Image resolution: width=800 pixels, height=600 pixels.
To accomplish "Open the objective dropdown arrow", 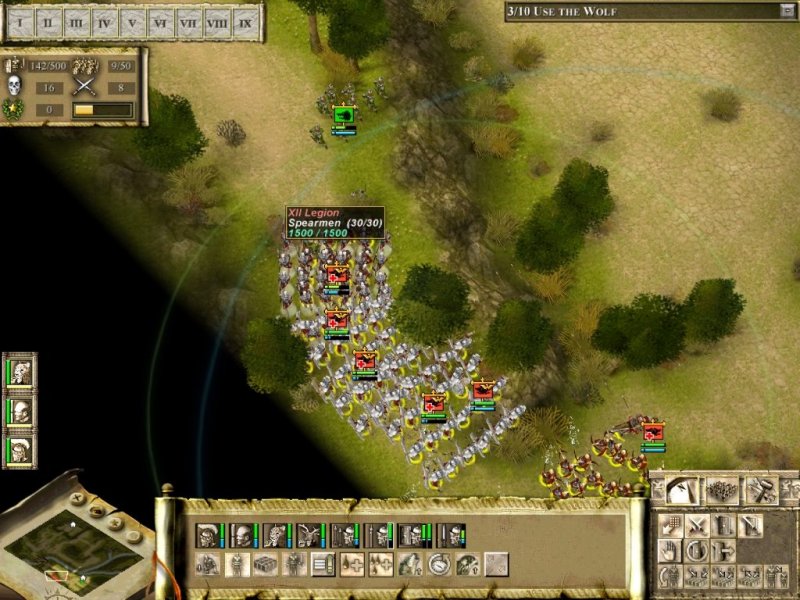I will pyautogui.click(x=786, y=11).
